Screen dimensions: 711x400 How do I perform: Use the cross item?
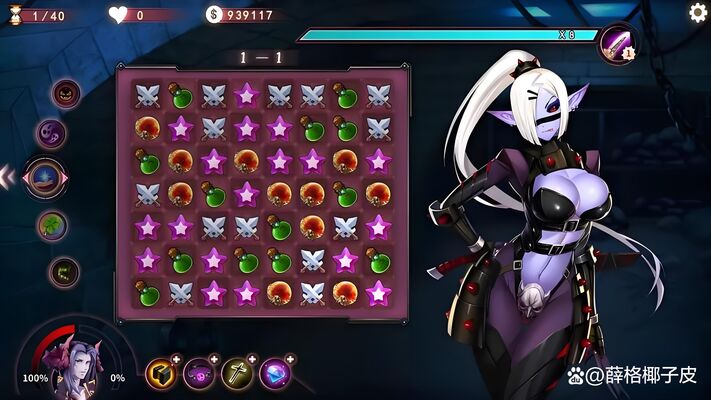pyautogui.click(x=237, y=373)
